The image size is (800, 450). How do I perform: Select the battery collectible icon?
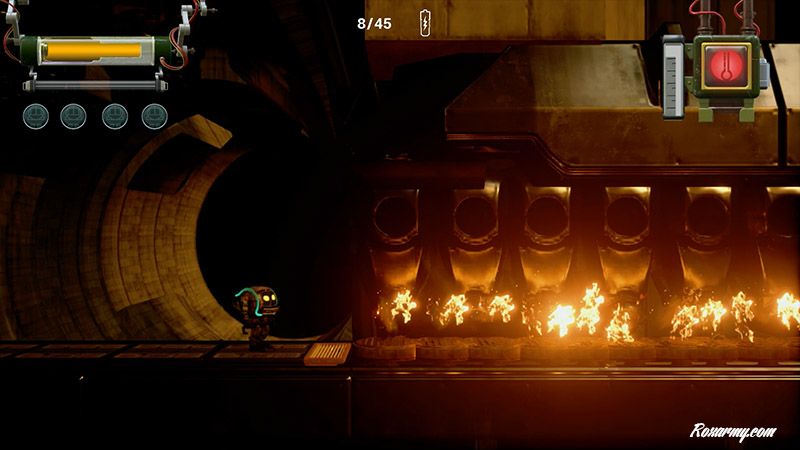click(425, 23)
